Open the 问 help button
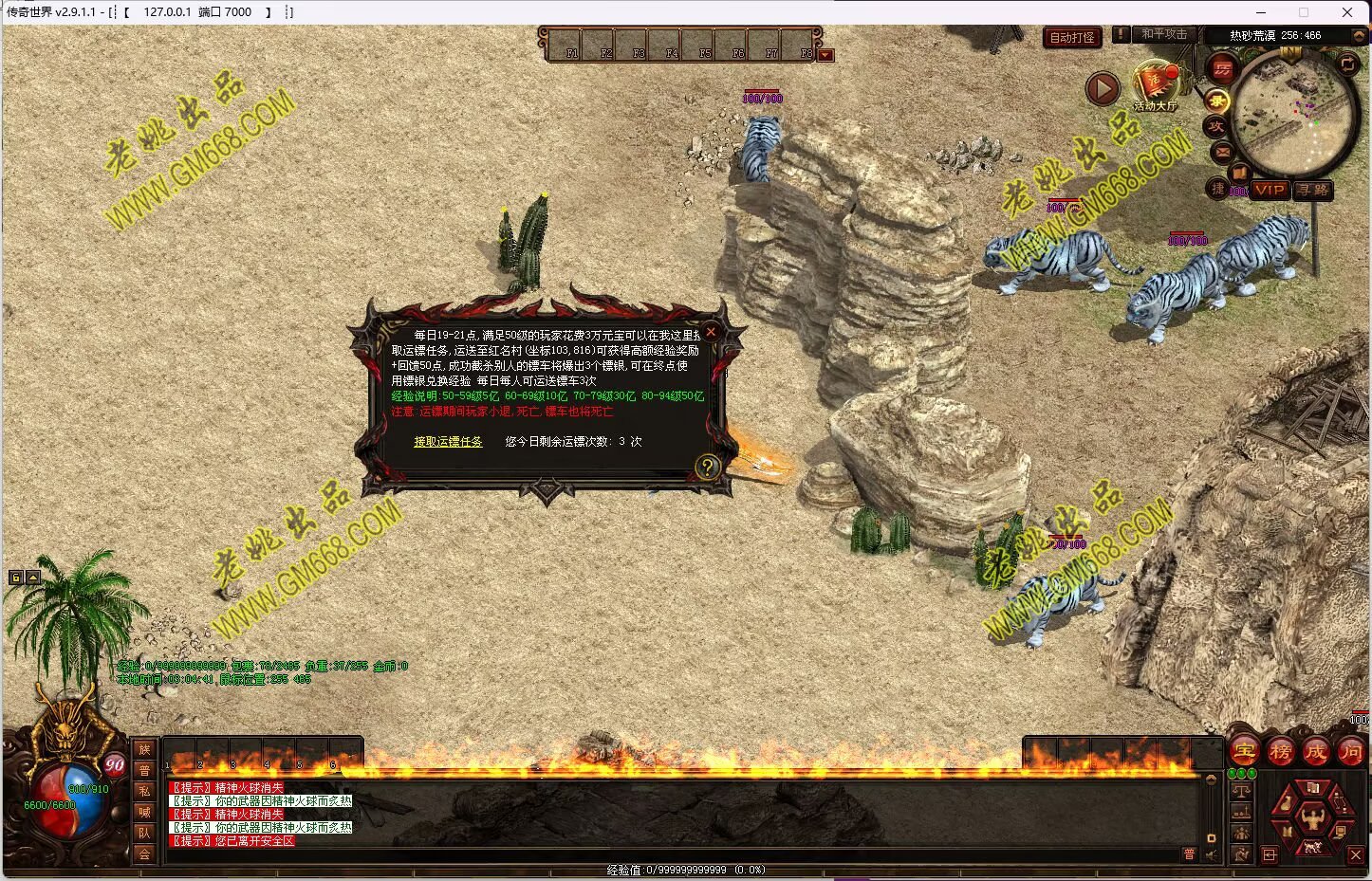The height and width of the screenshot is (881, 1372). point(1350,752)
